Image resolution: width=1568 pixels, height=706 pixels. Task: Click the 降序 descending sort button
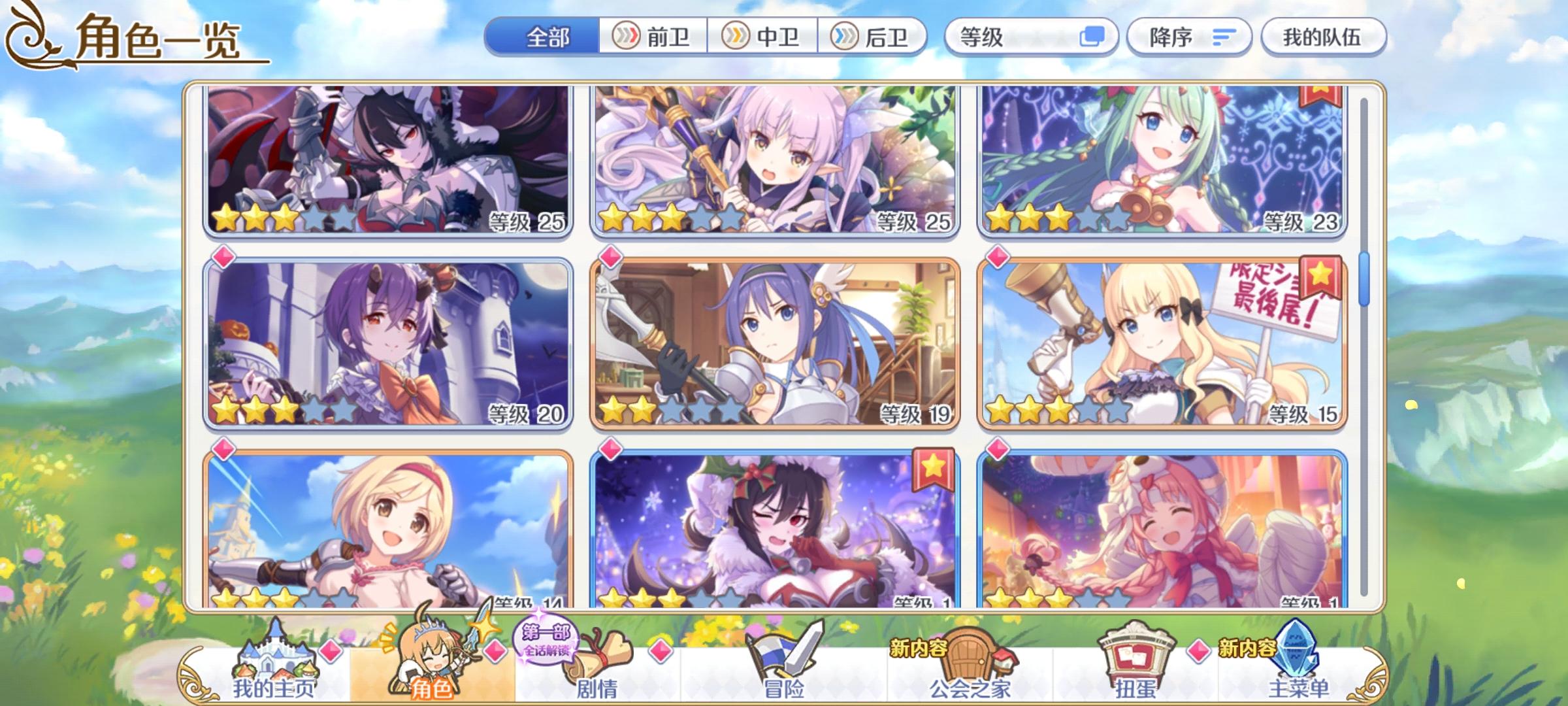click(x=1189, y=37)
